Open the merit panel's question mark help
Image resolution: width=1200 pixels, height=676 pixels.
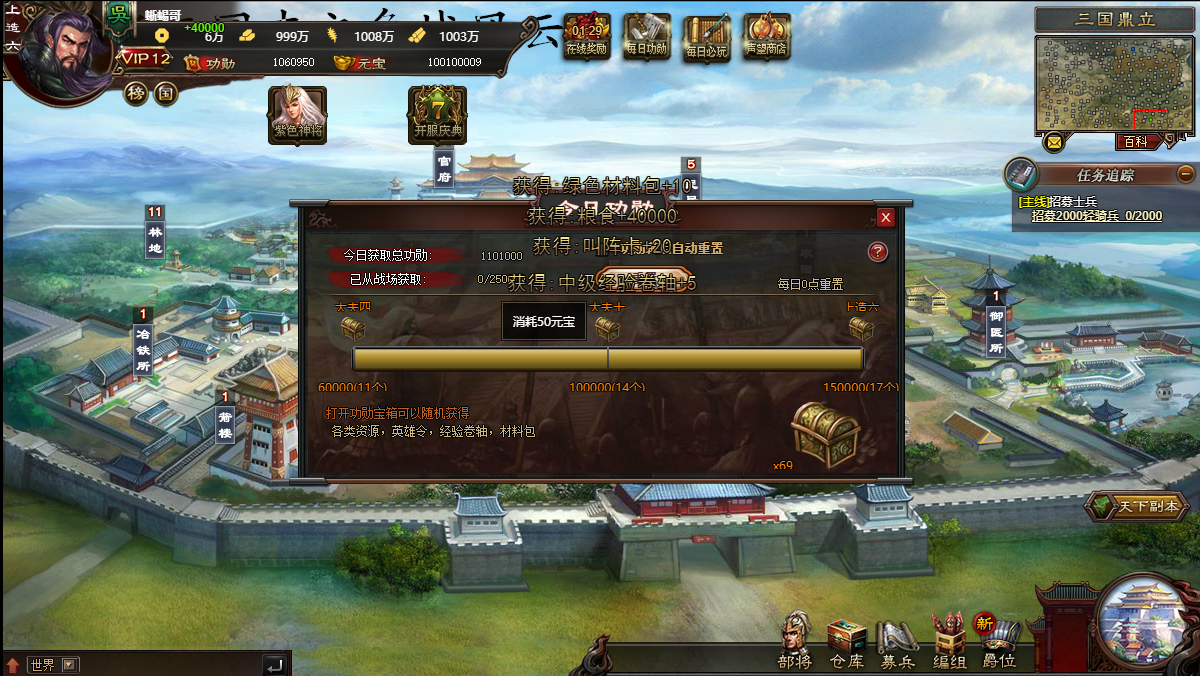coord(878,252)
